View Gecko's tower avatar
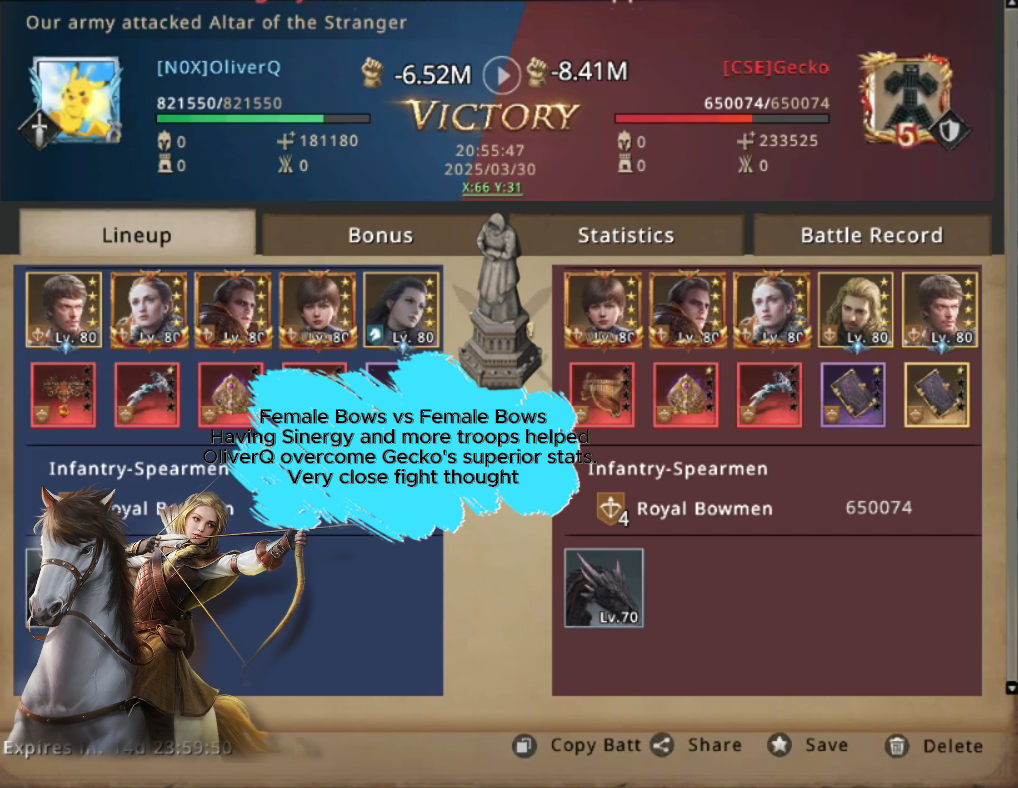1018x788 pixels. (x=903, y=98)
